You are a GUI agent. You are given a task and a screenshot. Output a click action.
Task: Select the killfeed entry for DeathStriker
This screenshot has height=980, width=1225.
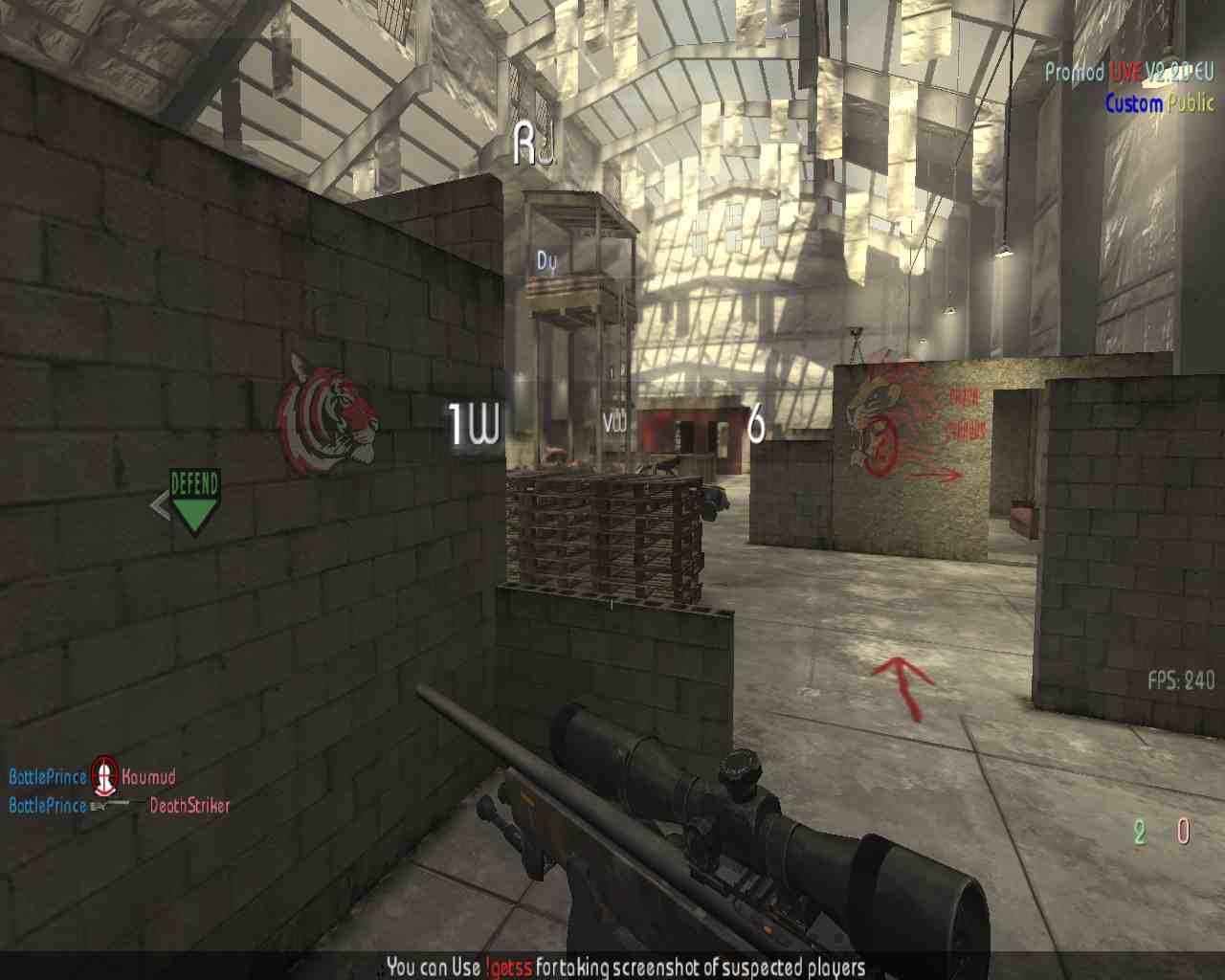[x=189, y=806]
